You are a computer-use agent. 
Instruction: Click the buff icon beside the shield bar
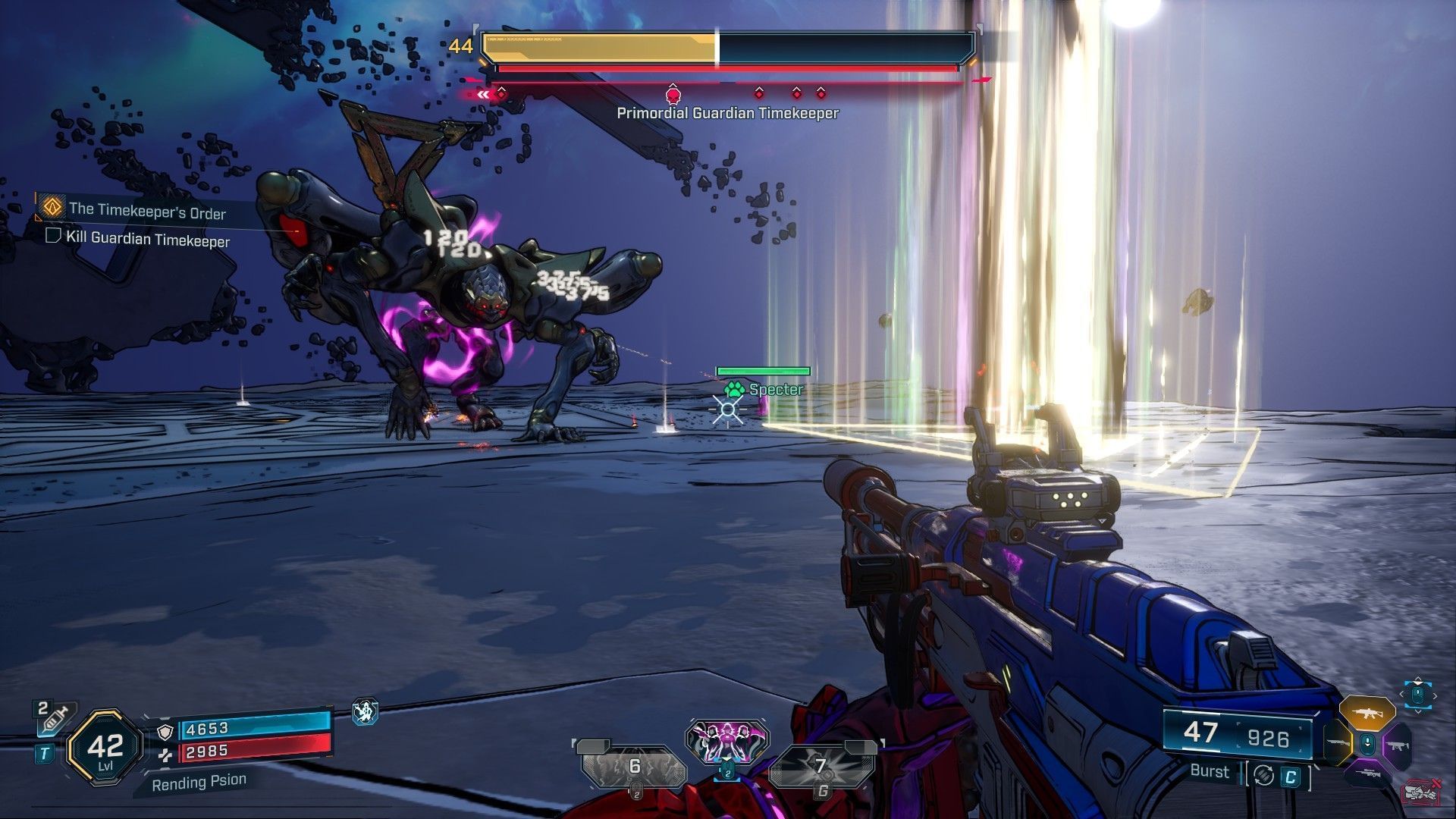[366, 711]
